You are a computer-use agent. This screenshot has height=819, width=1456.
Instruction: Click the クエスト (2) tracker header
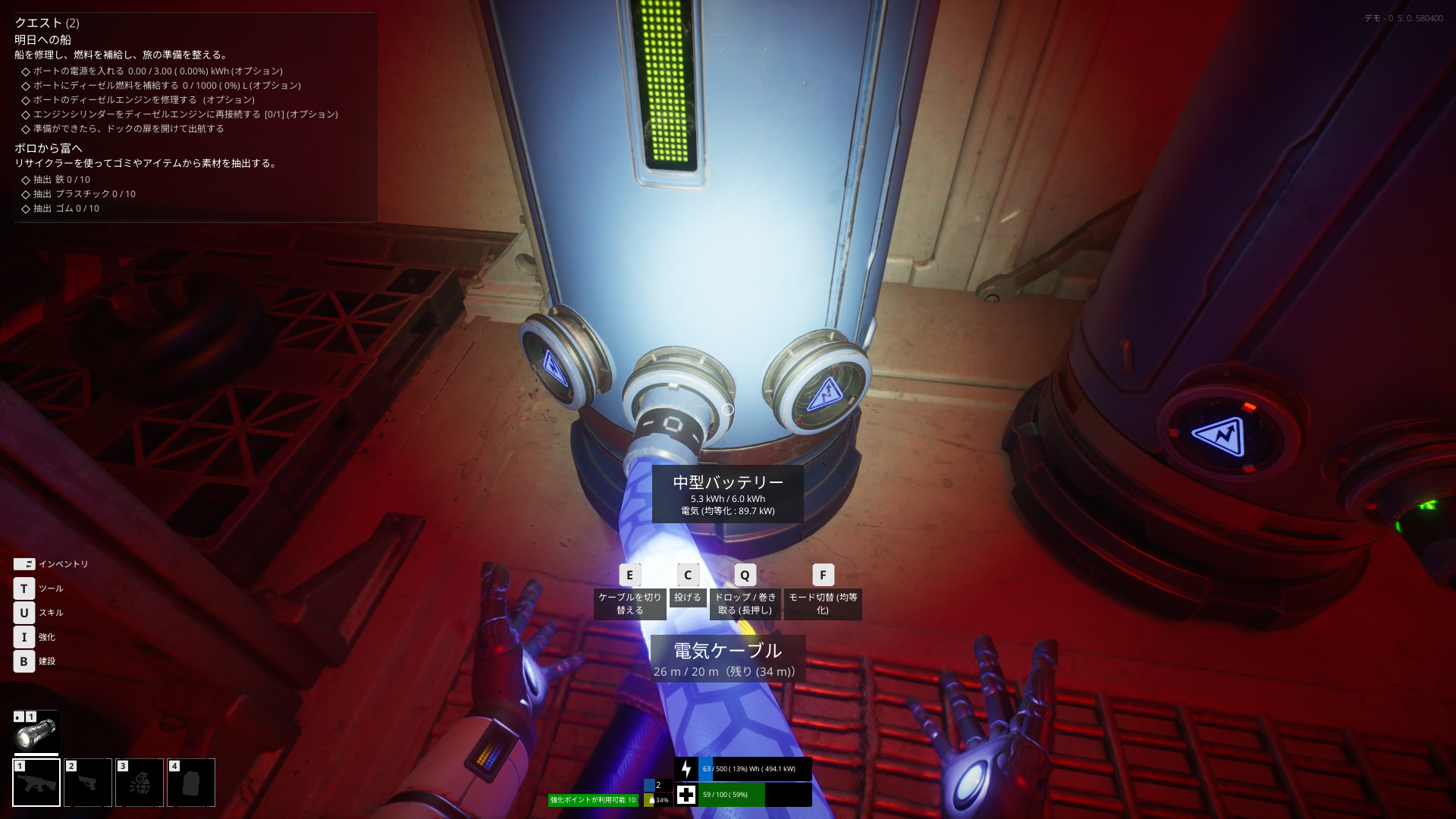[47, 23]
